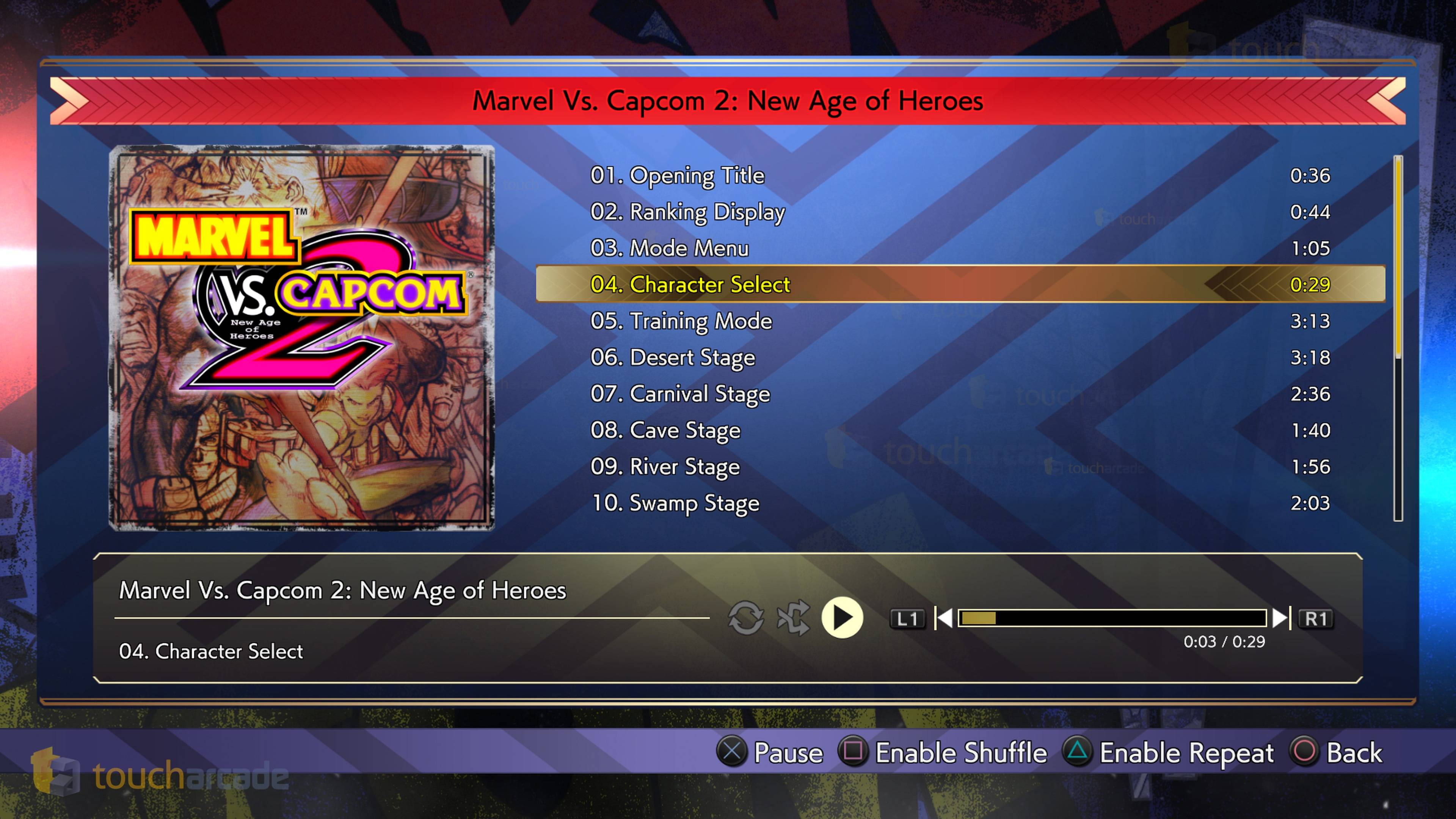Select the Carnival Stage track
Screen dimensions: 1456x819
[x=680, y=394]
